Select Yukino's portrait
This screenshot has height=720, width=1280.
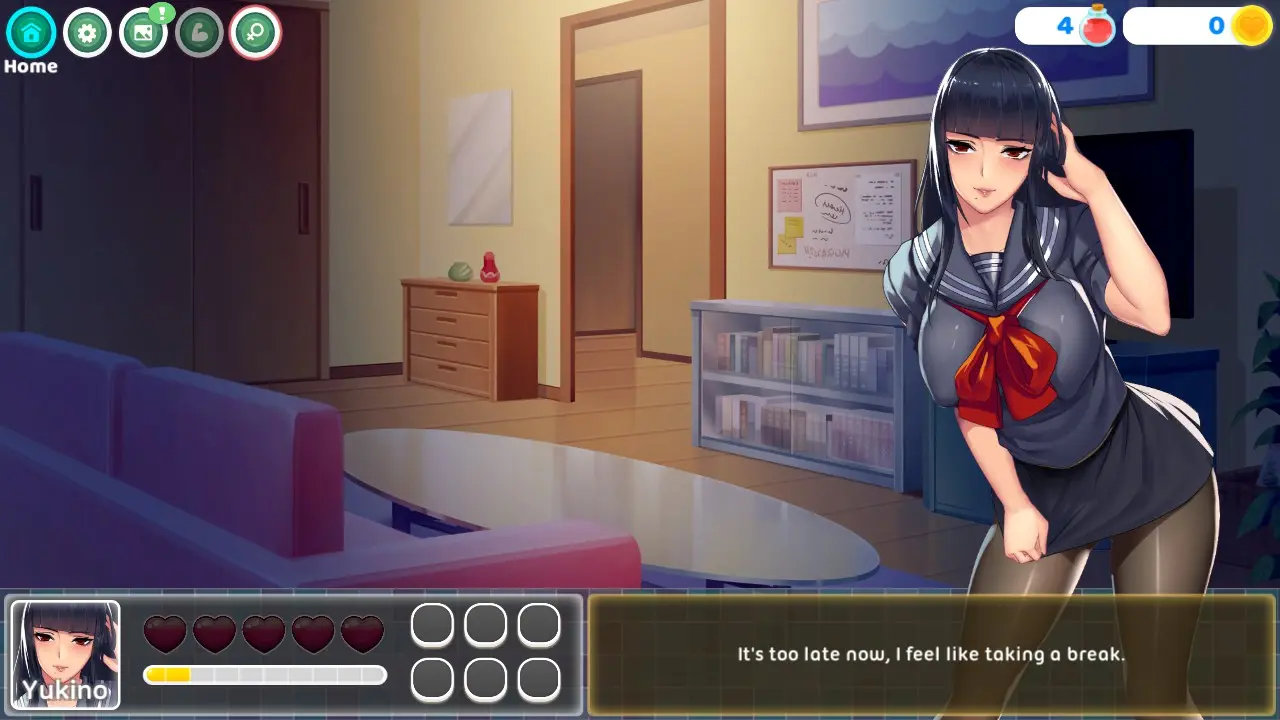coord(66,654)
